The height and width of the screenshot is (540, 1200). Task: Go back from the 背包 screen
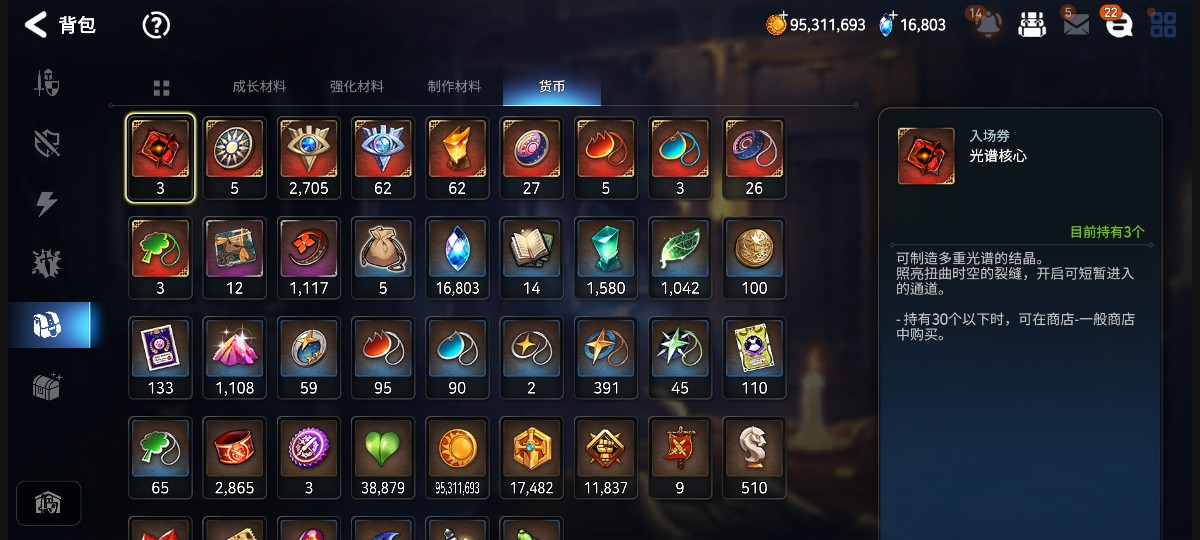[x=36, y=25]
